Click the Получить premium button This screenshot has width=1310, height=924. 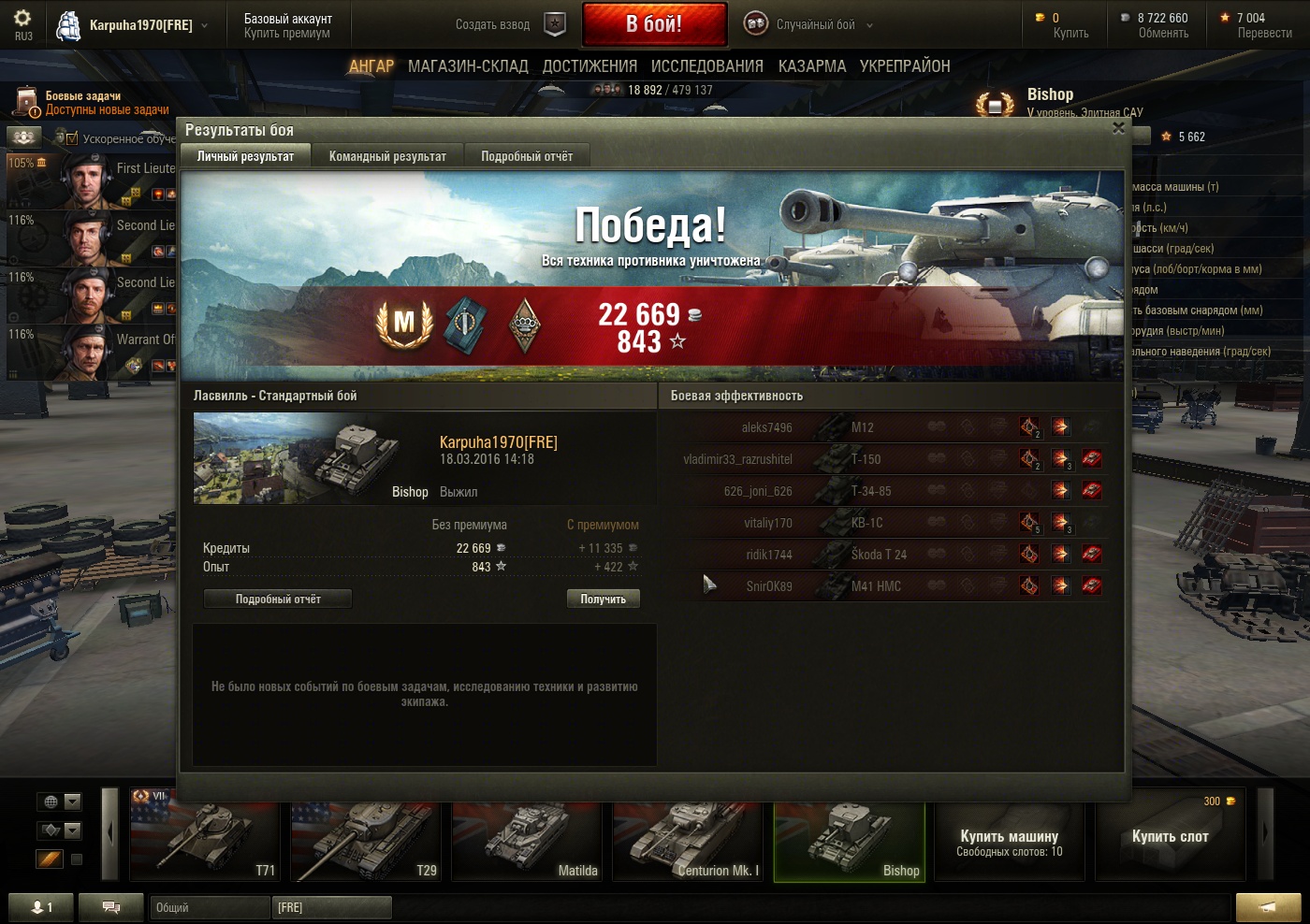(603, 599)
